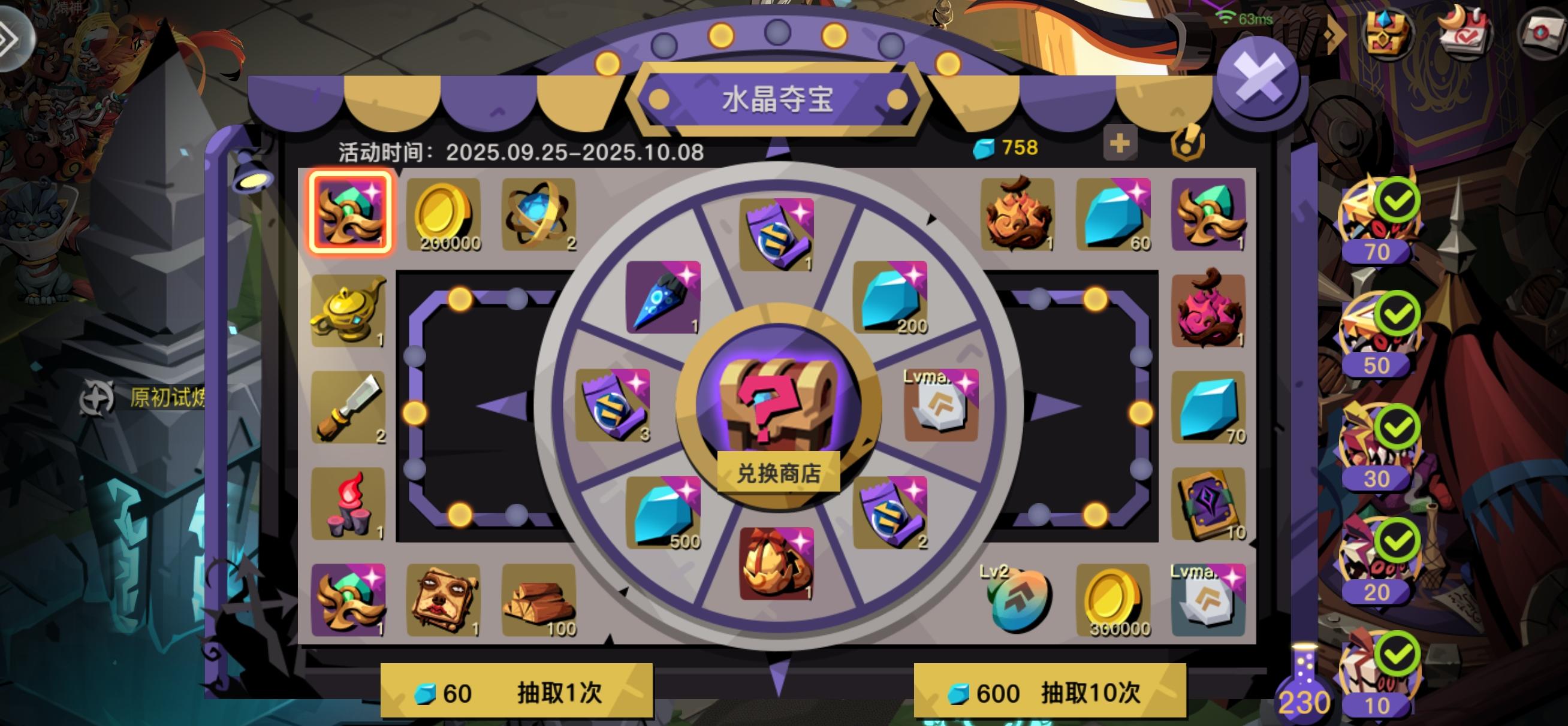1568x726 pixels.
Task: Select the highlighted golden relic prize thumbnail
Action: point(351,213)
